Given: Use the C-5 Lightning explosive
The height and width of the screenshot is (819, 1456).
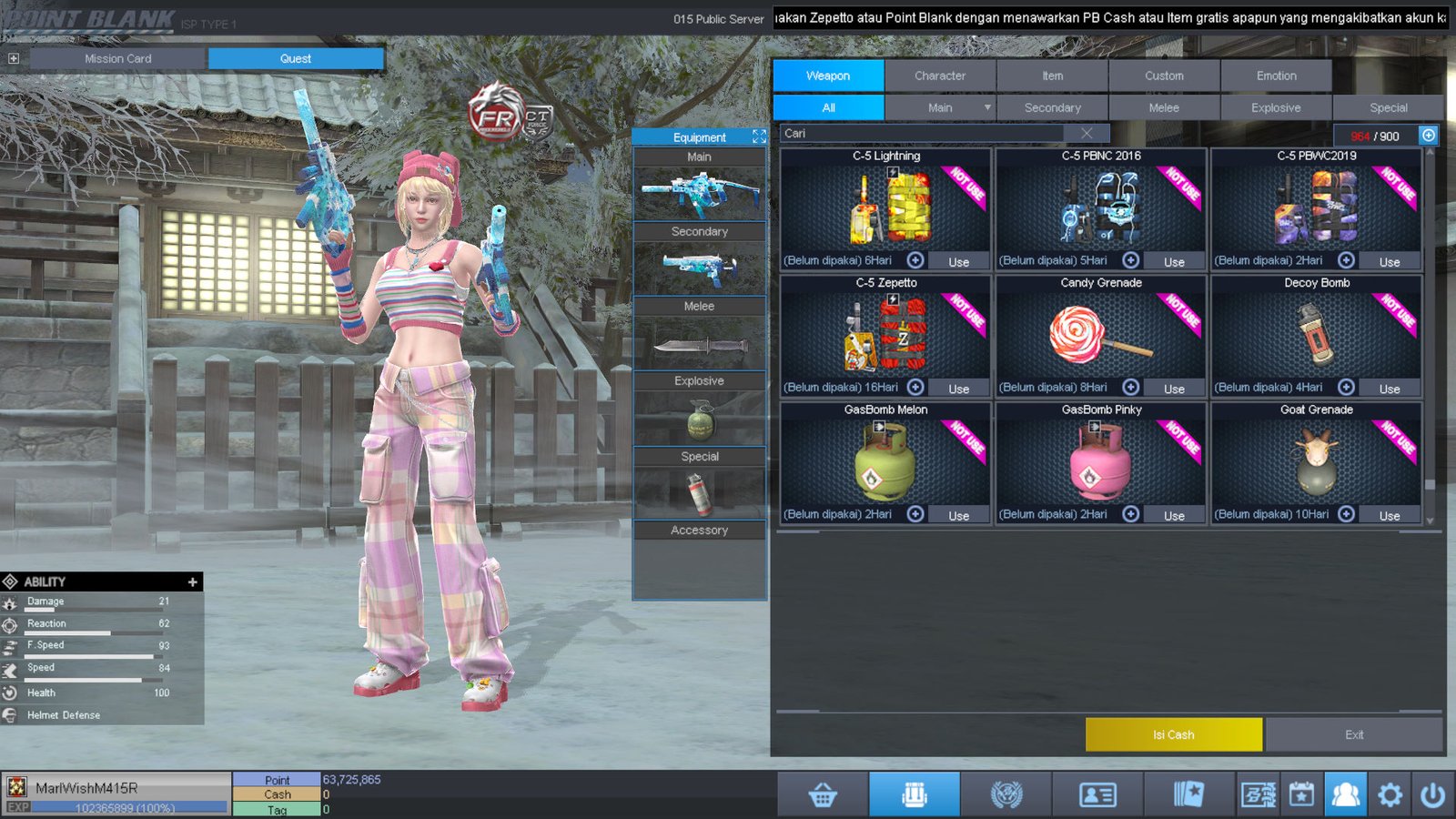Looking at the screenshot, I should (x=958, y=262).
